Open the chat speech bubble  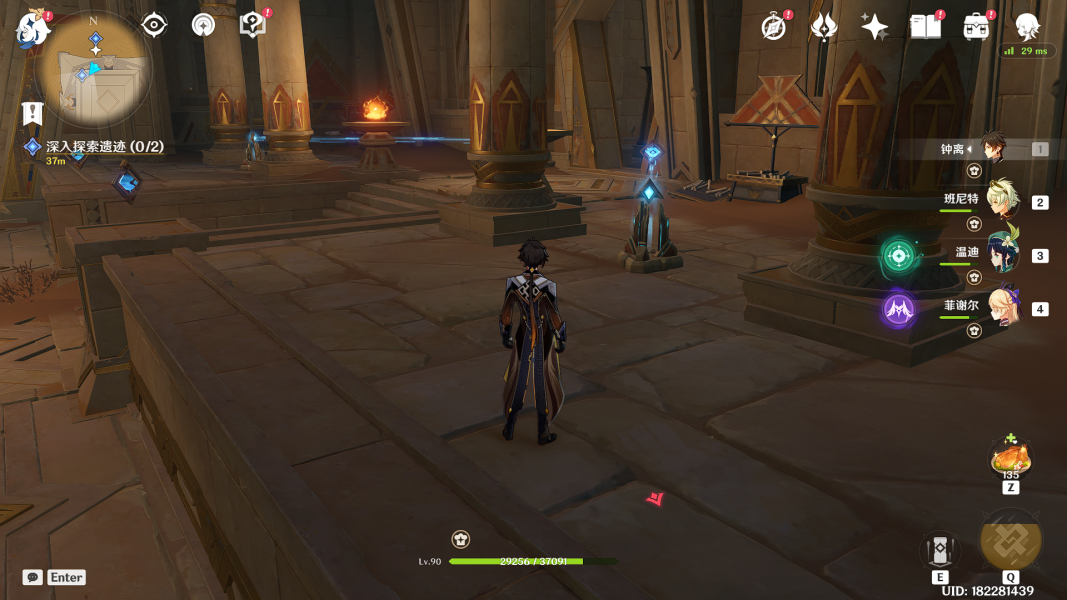pos(33,577)
